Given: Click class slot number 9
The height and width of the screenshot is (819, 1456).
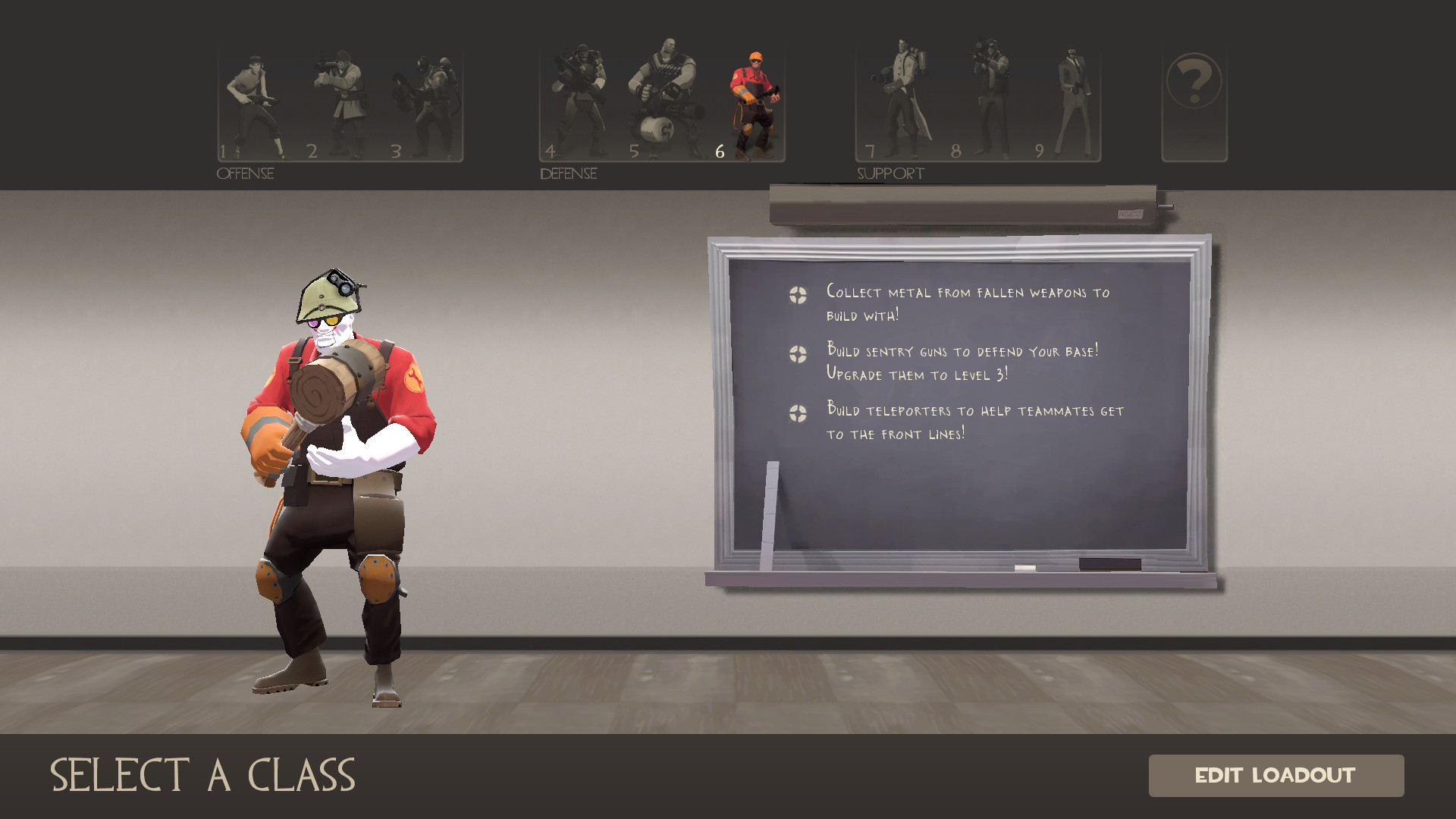Looking at the screenshot, I should 1040,151.
